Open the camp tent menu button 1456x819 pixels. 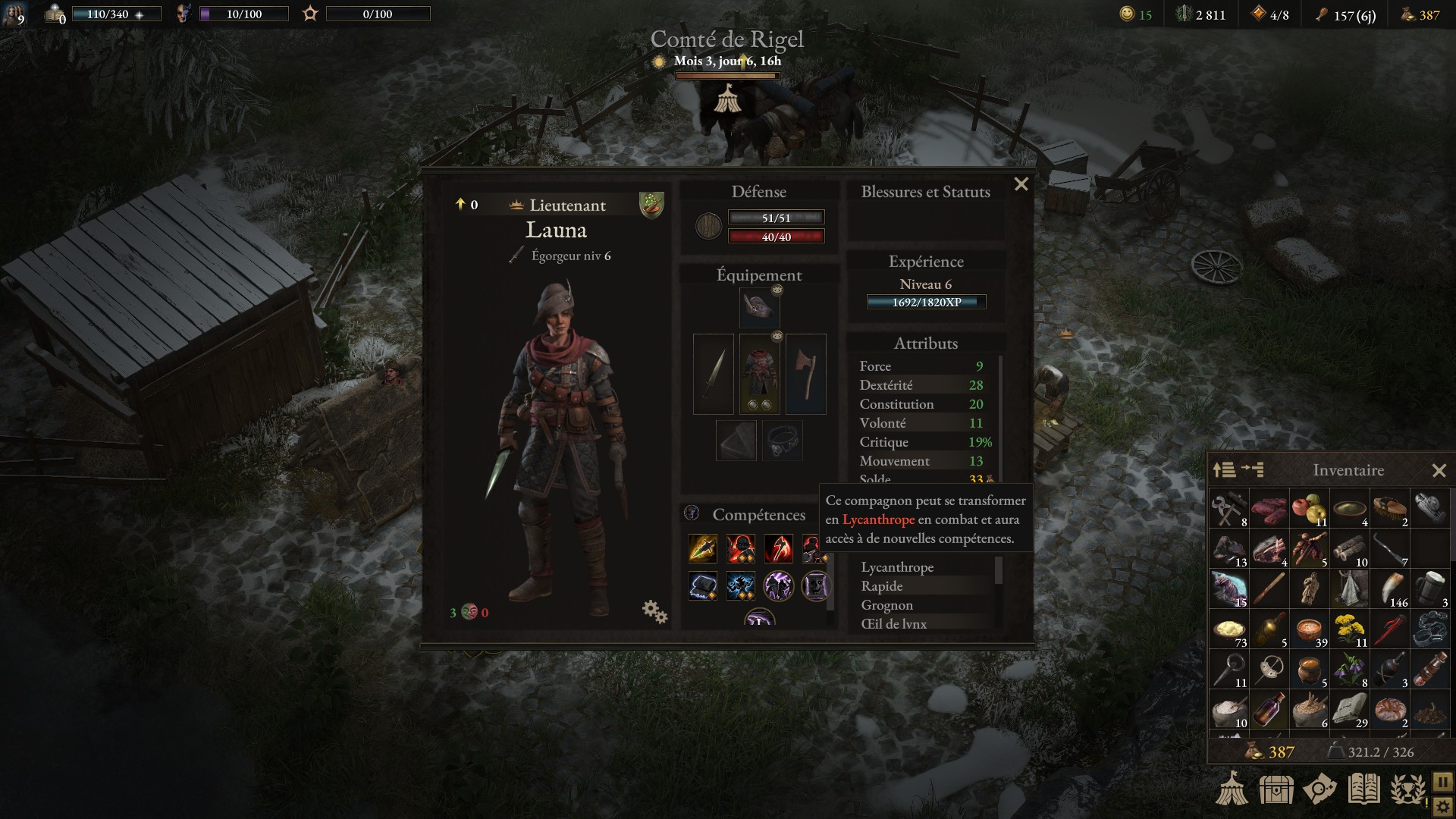[1232, 789]
